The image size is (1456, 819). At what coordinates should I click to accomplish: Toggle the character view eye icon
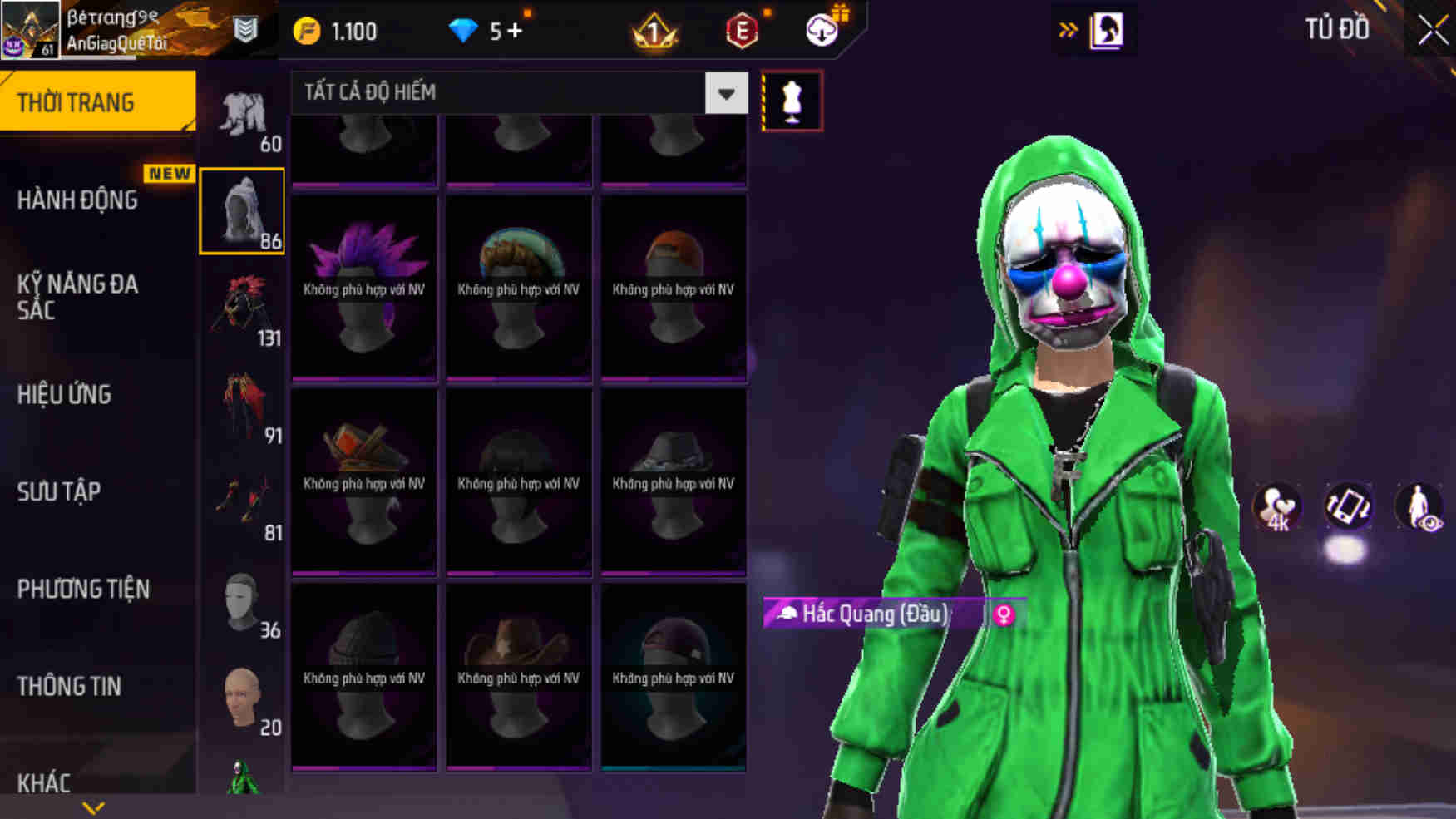click(x=1420, y=507)
